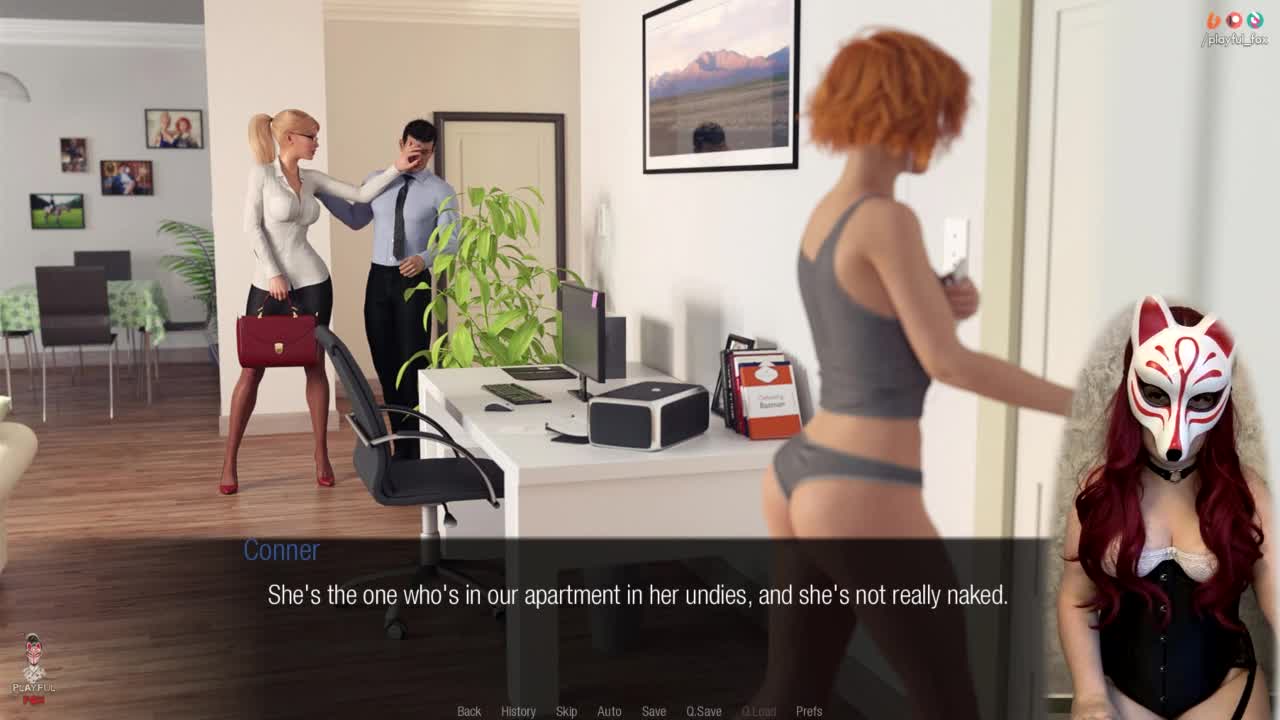
Task: Go back one dialogue line
Action: pyautogui.click(x=469, y=711)
